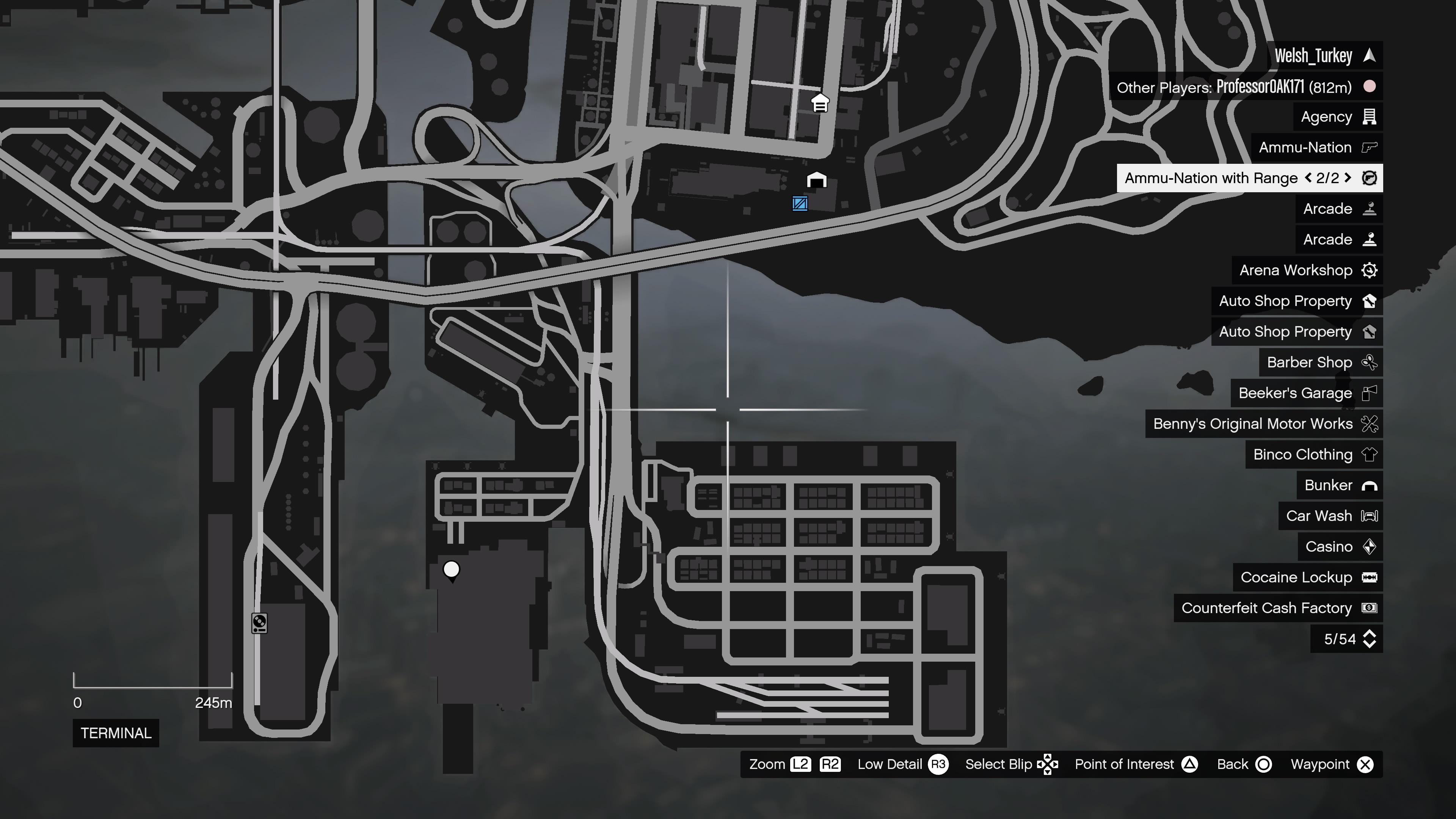Select the Bunker icon in the legend
1456x819 pixels.
[1370, 485]
